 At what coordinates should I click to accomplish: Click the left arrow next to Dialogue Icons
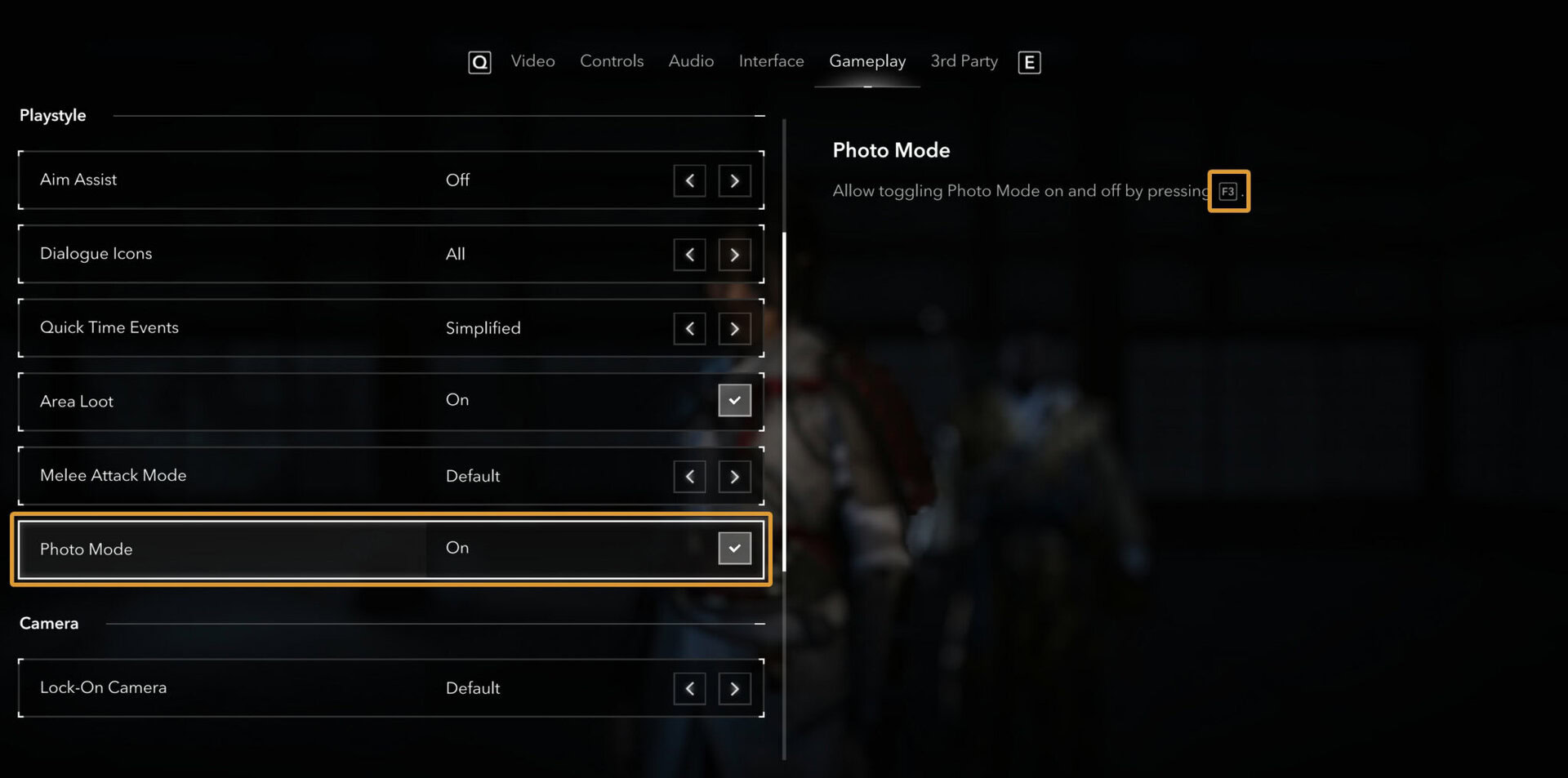689,255
